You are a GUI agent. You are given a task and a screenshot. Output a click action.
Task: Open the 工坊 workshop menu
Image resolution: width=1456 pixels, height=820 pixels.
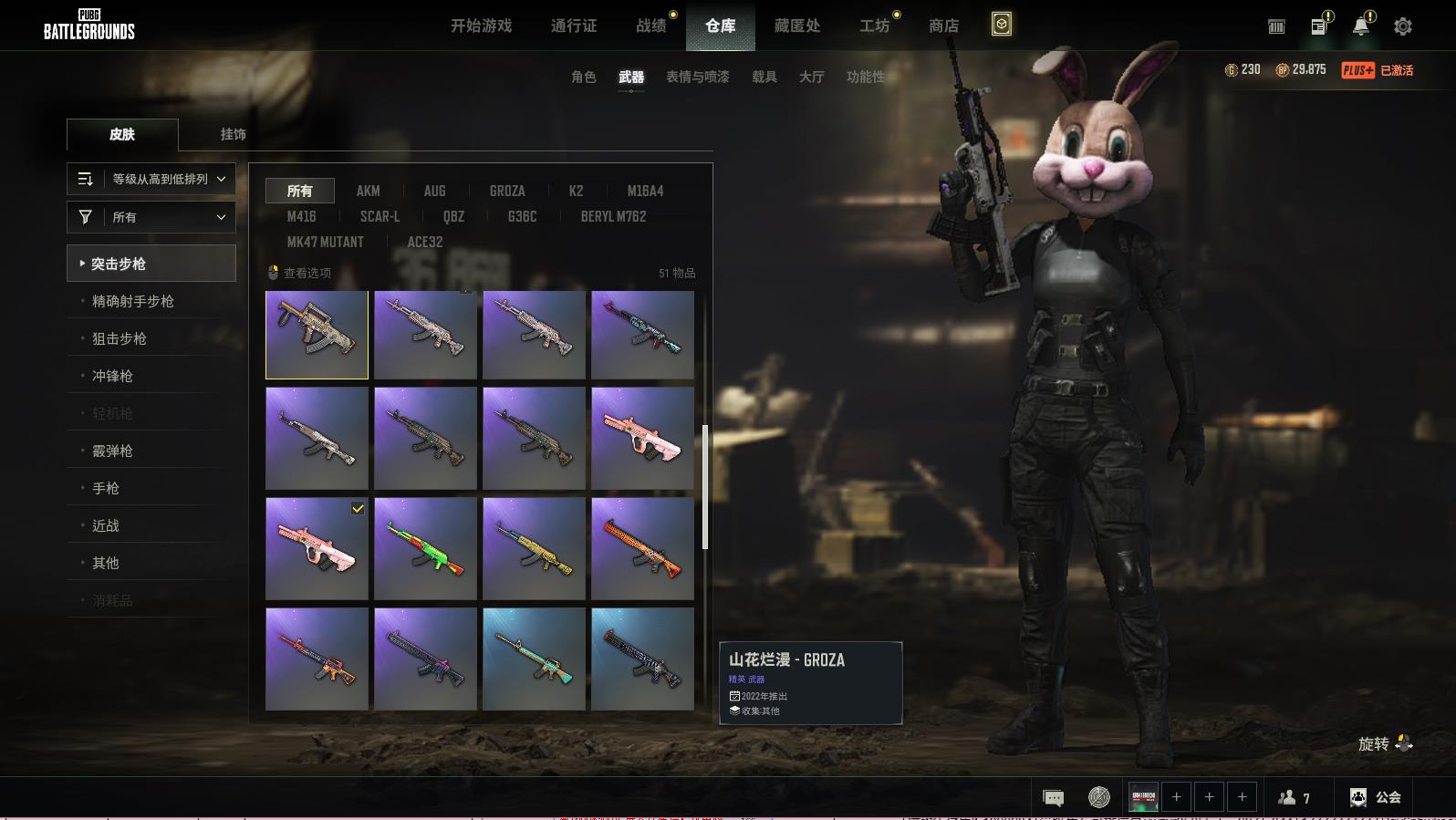pos(874,26)
